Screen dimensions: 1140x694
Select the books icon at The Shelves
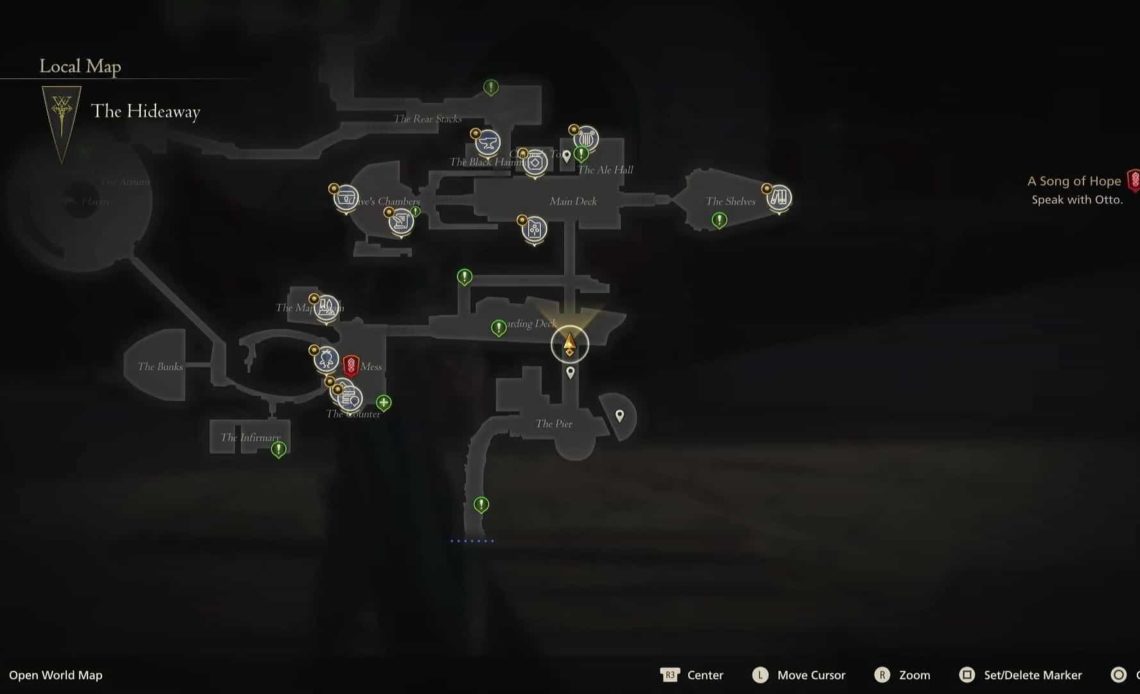click(x=780, y=196)
